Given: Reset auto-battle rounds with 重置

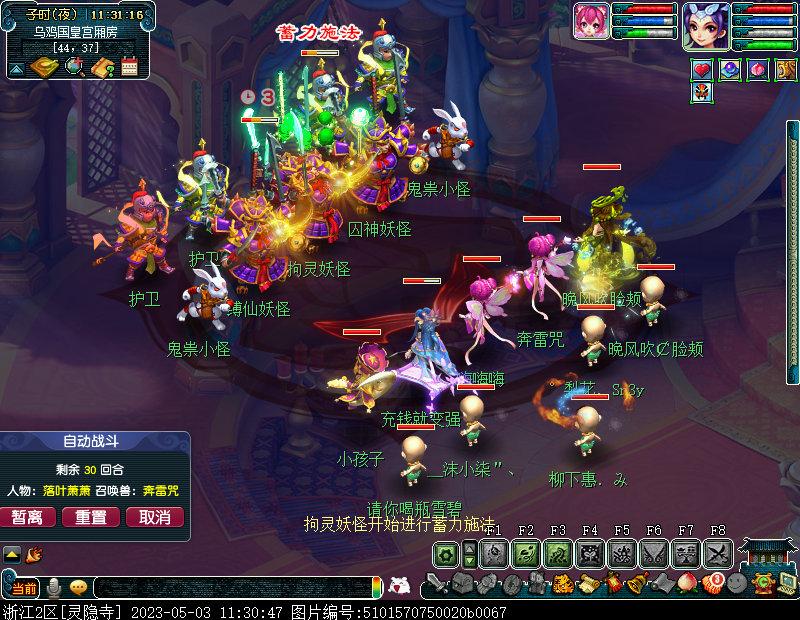Looking at the screenshot, I should point(91,517).
